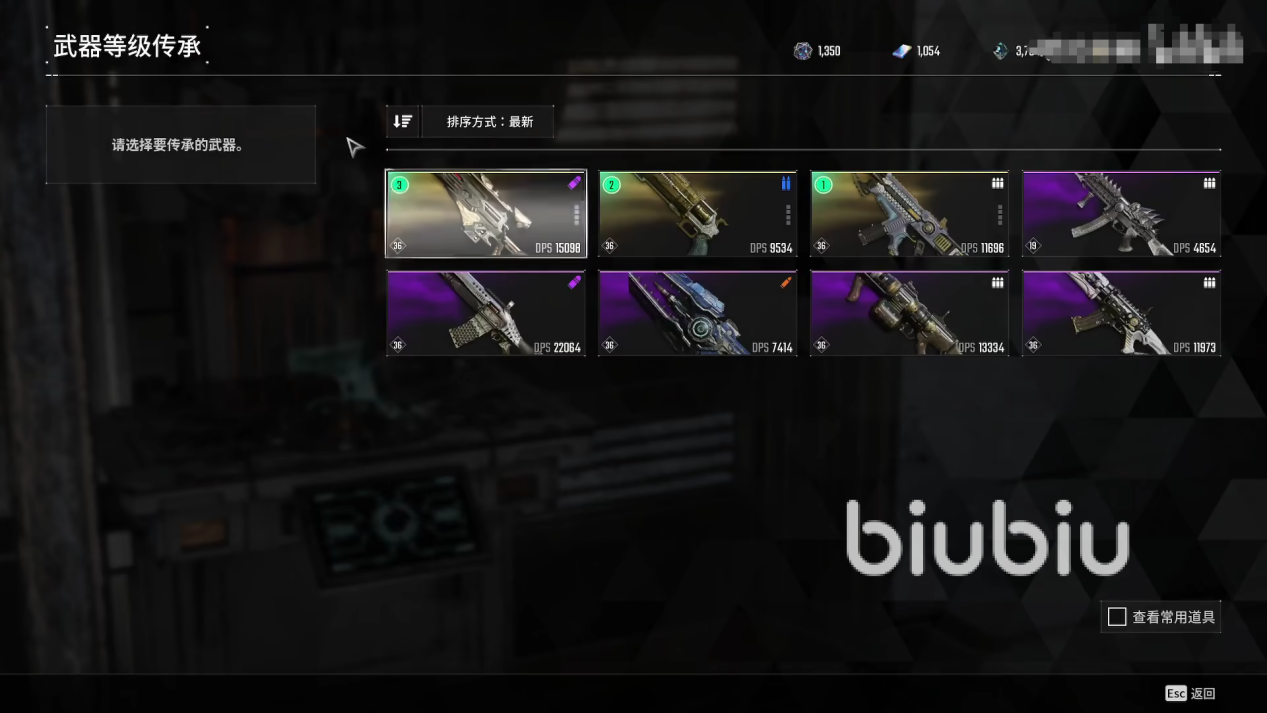Click the 返回 back button
Screen dimensions: 1267x713
[1191, 693]
